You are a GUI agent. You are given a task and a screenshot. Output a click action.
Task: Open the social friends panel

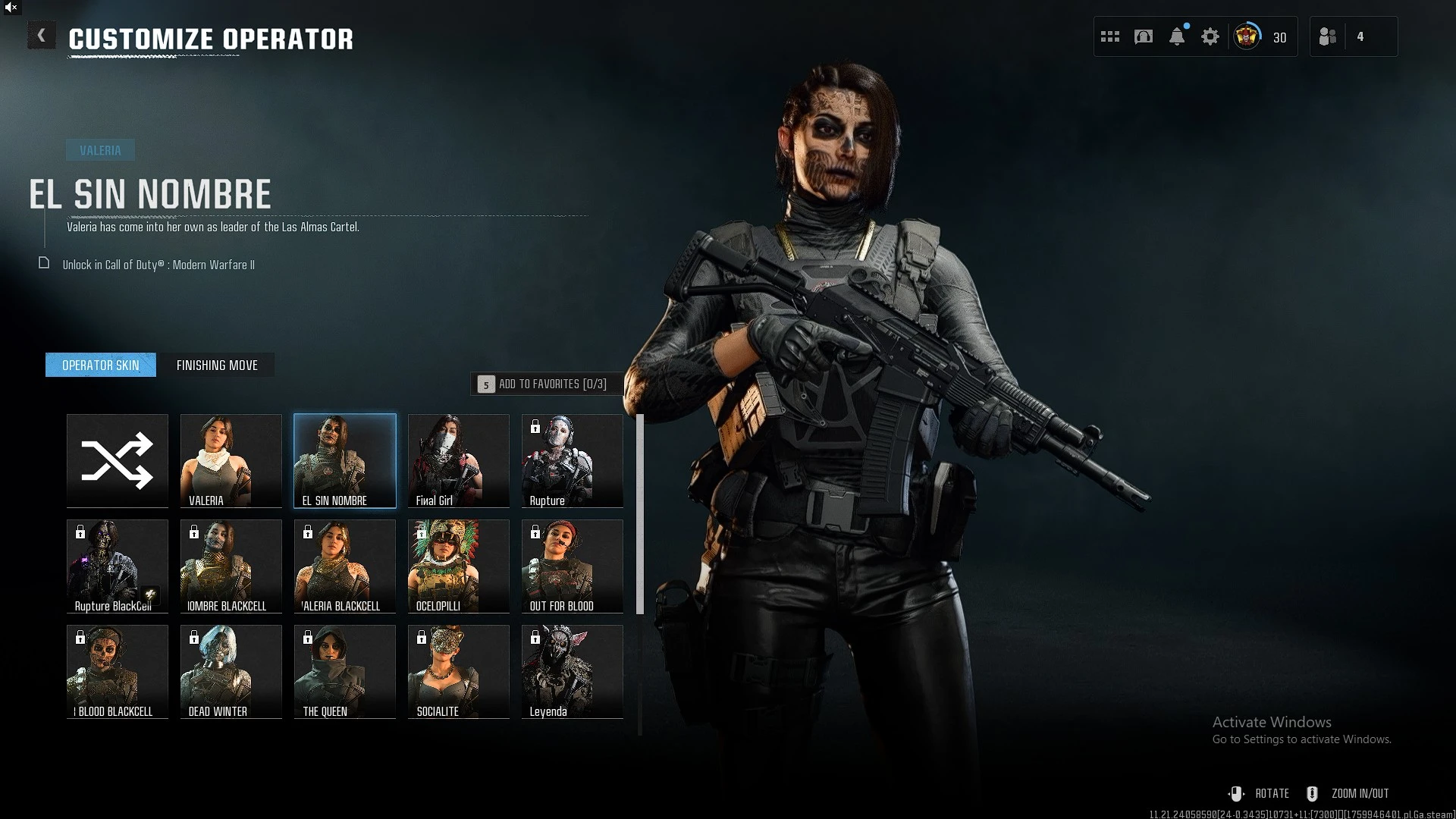click(x=1329, y=36)
